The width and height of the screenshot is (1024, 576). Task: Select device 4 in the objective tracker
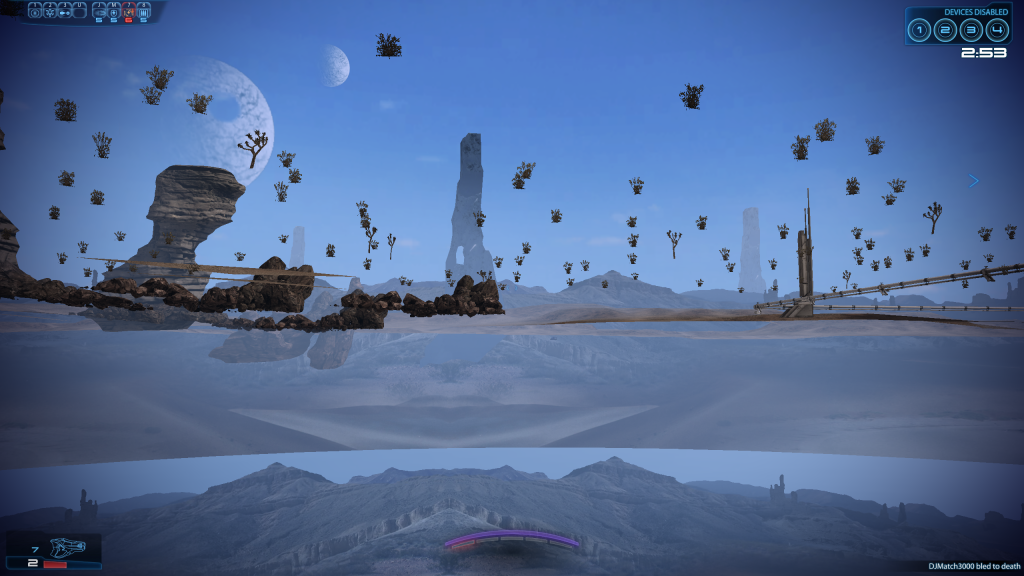pos(996,30)
